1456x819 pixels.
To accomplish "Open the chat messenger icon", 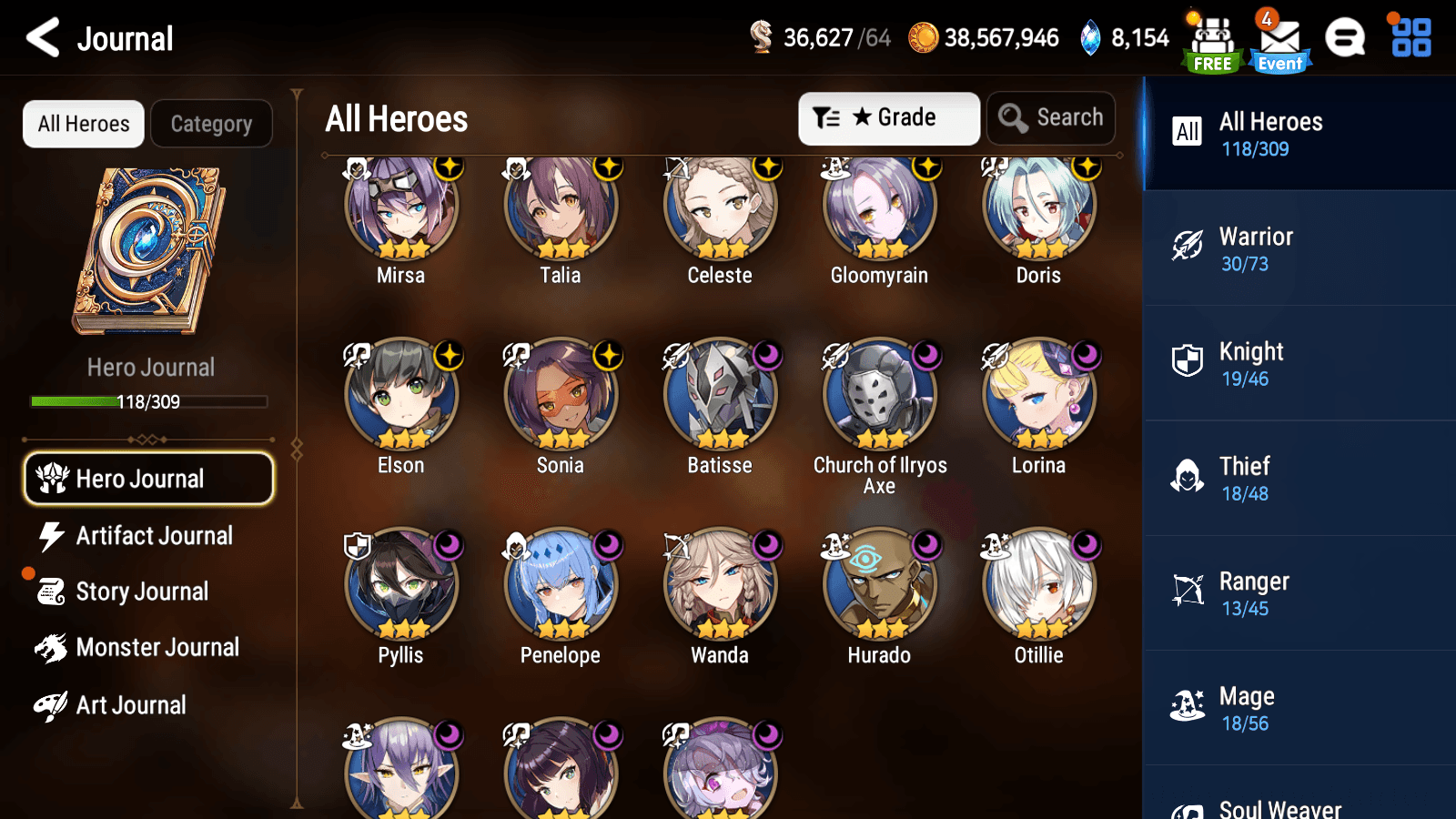I will (x=1345, y=38).
